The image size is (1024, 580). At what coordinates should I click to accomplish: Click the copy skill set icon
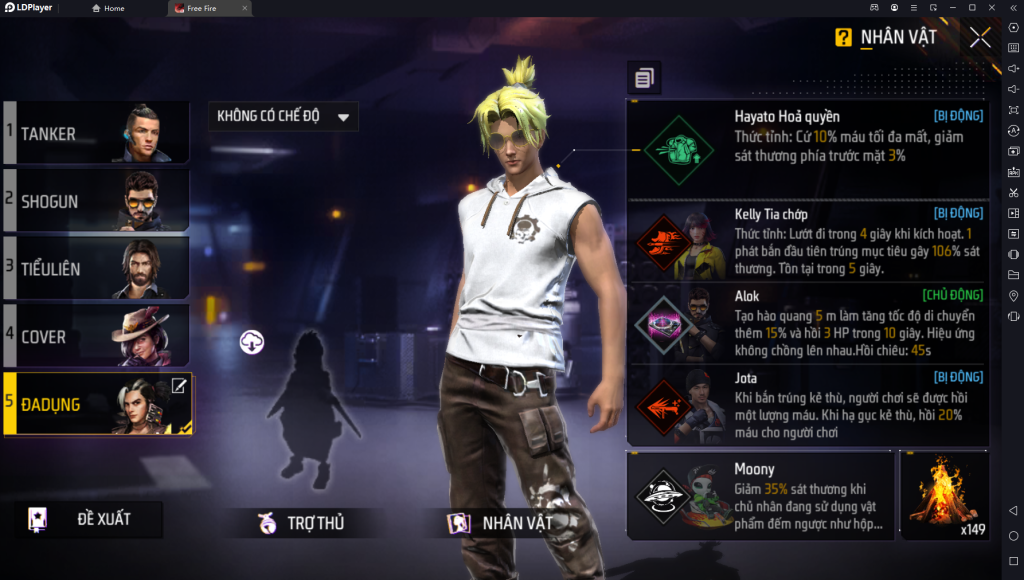coord(644,77)
